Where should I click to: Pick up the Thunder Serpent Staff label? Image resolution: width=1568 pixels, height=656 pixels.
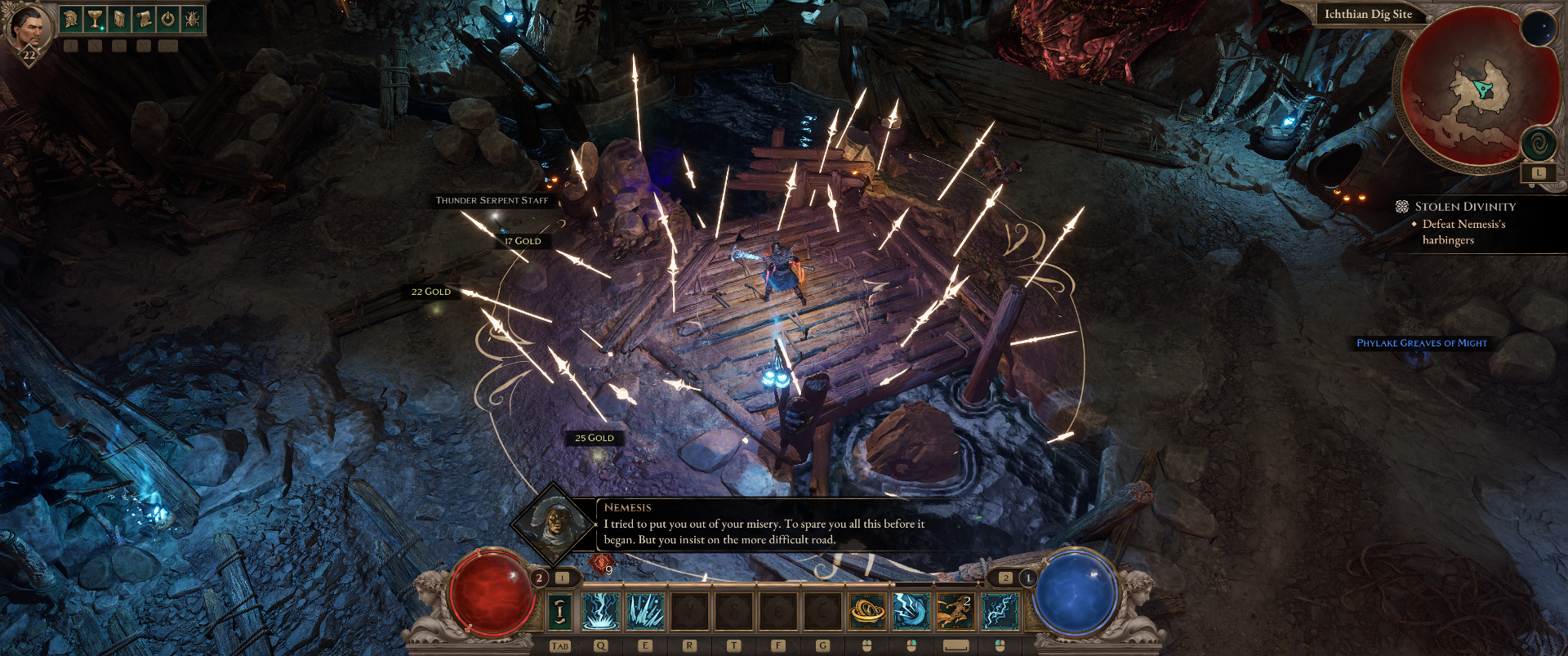(492, 200)
